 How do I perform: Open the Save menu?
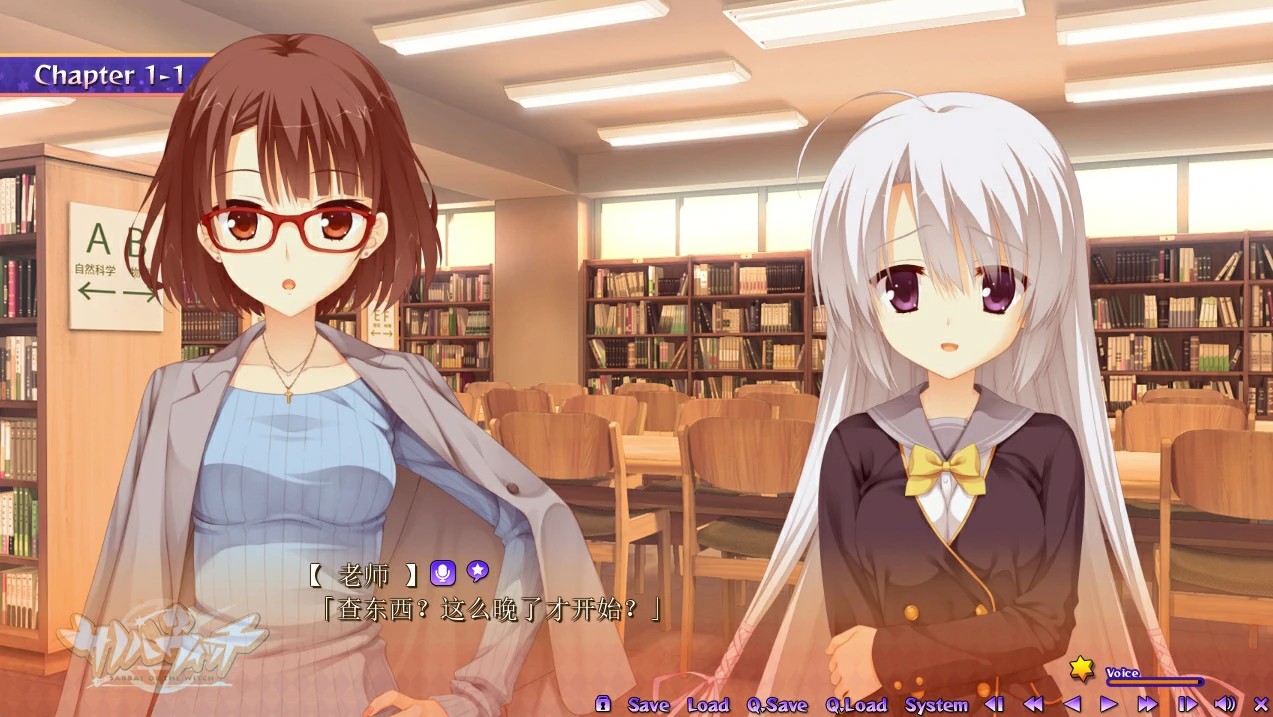[648, 705]
